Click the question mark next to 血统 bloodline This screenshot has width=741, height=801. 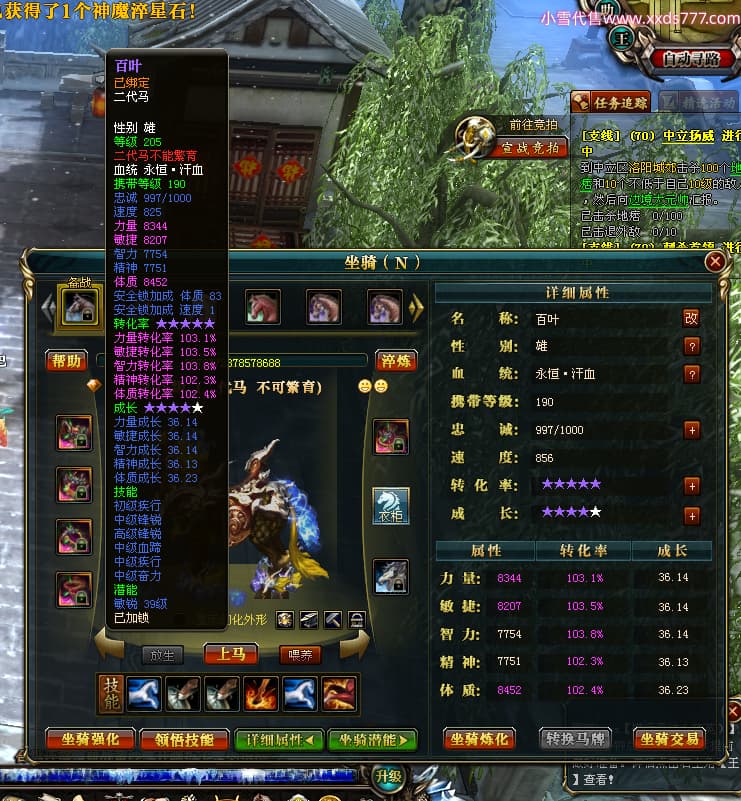click(691, 374)
